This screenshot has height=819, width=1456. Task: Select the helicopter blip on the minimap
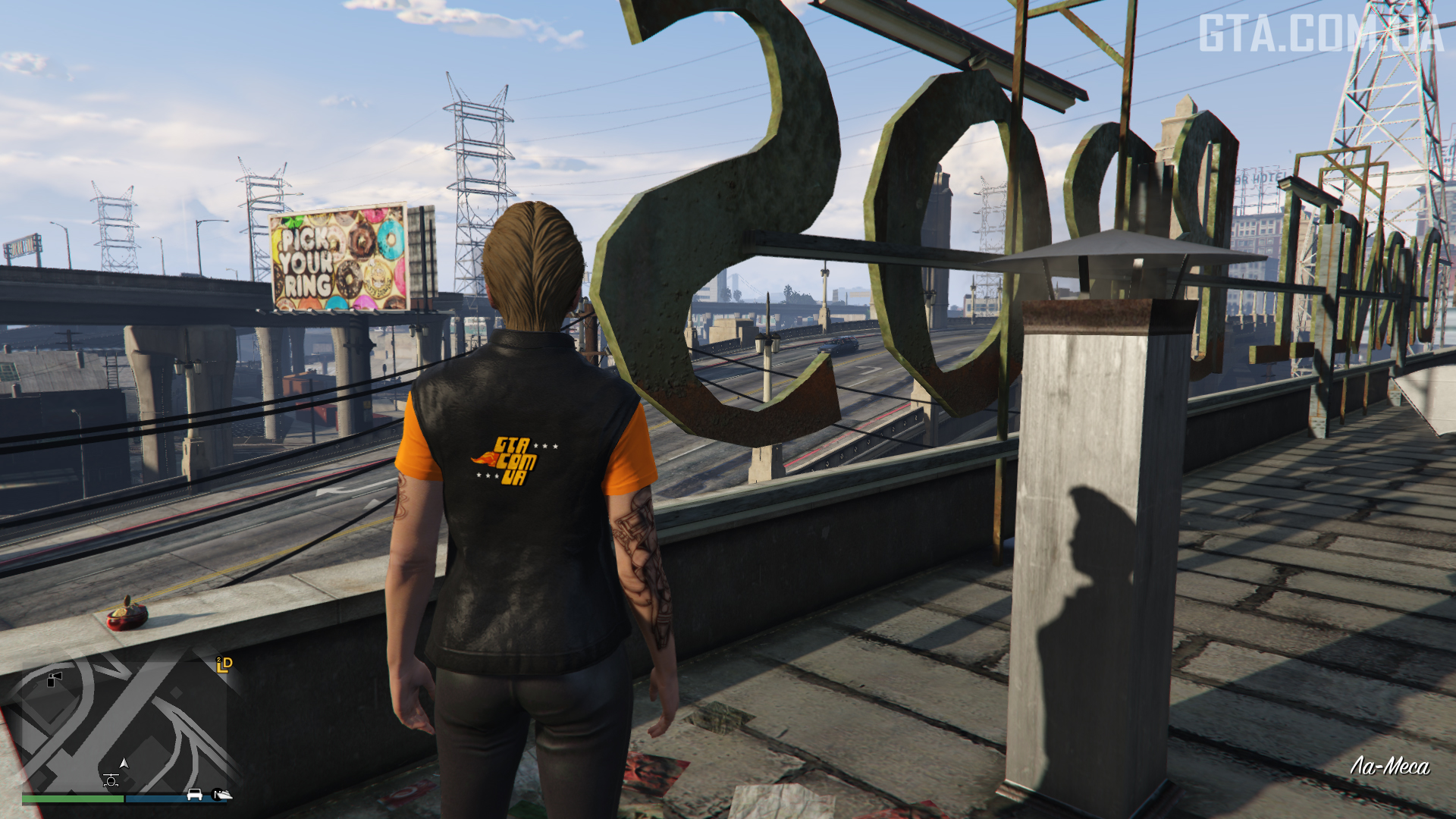[x=111, y=780]
